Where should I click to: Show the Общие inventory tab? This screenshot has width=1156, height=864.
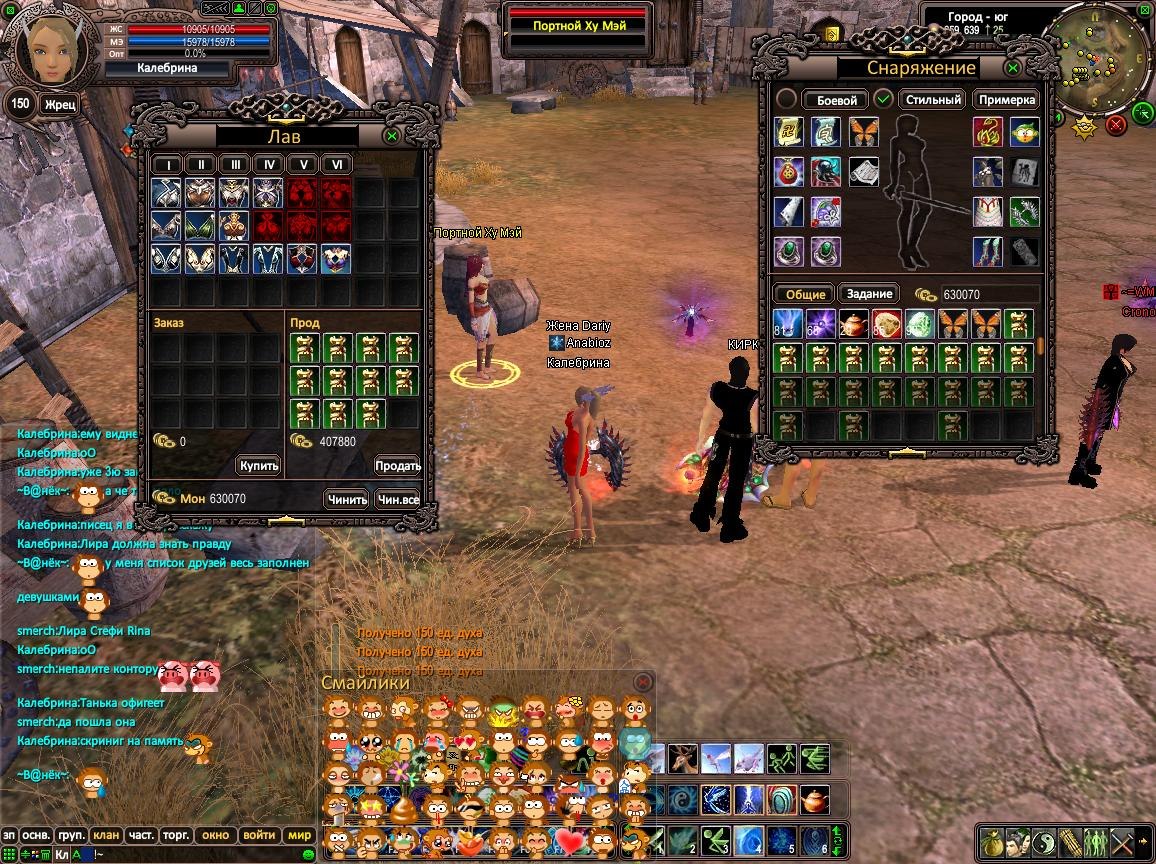coord(805,294)
